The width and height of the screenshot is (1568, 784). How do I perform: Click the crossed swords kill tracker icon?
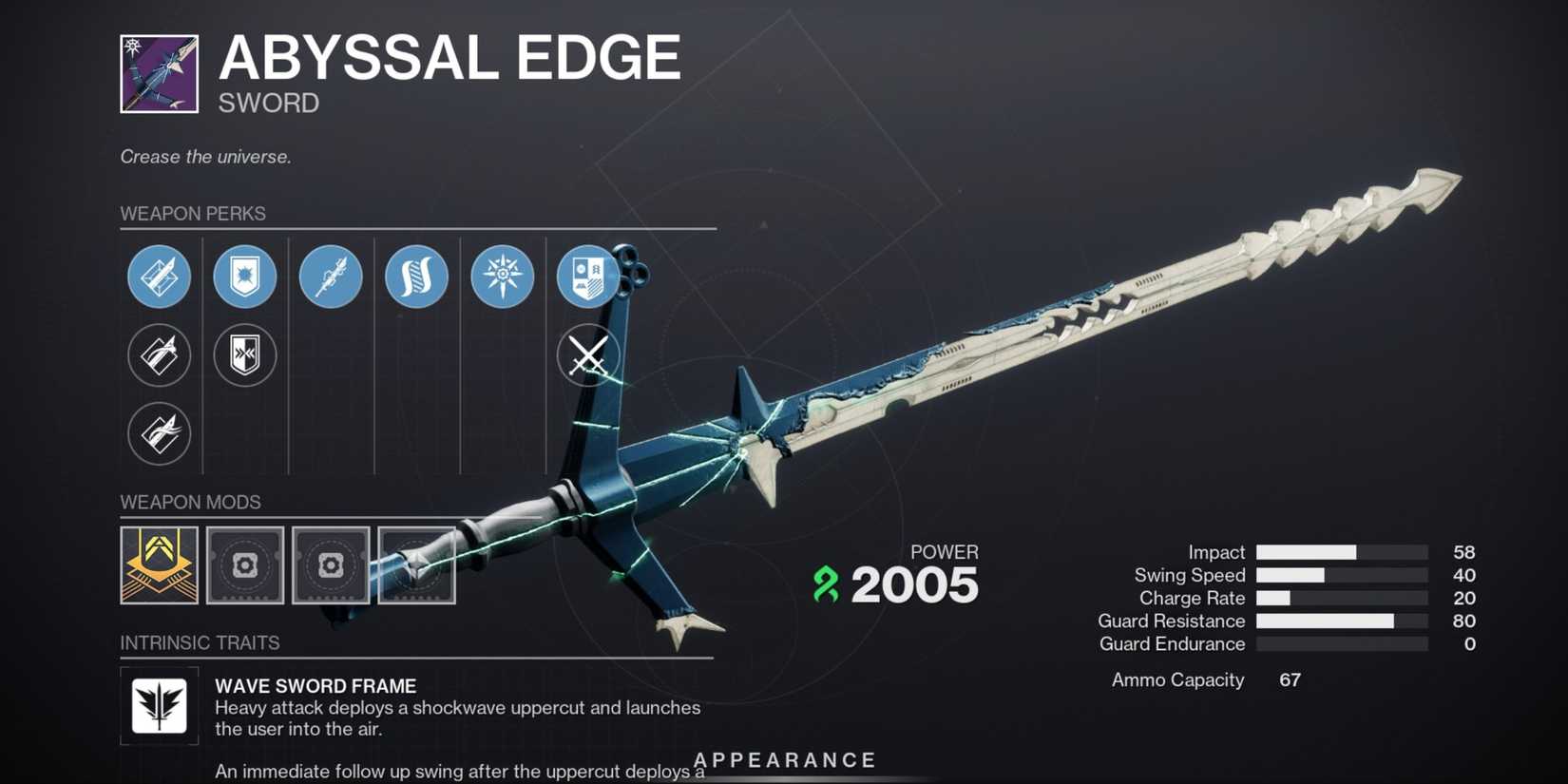(587, 355)
